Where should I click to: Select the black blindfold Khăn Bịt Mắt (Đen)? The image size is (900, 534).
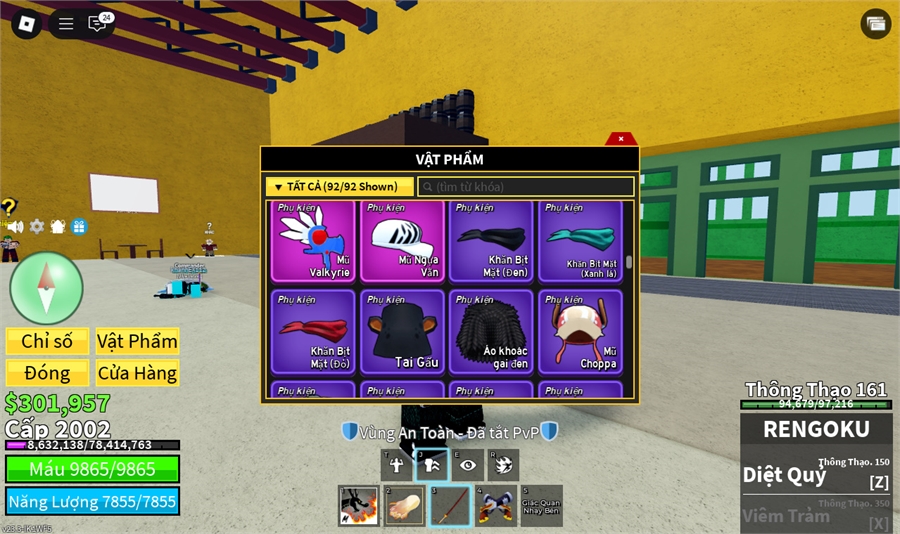click(491, 242)
